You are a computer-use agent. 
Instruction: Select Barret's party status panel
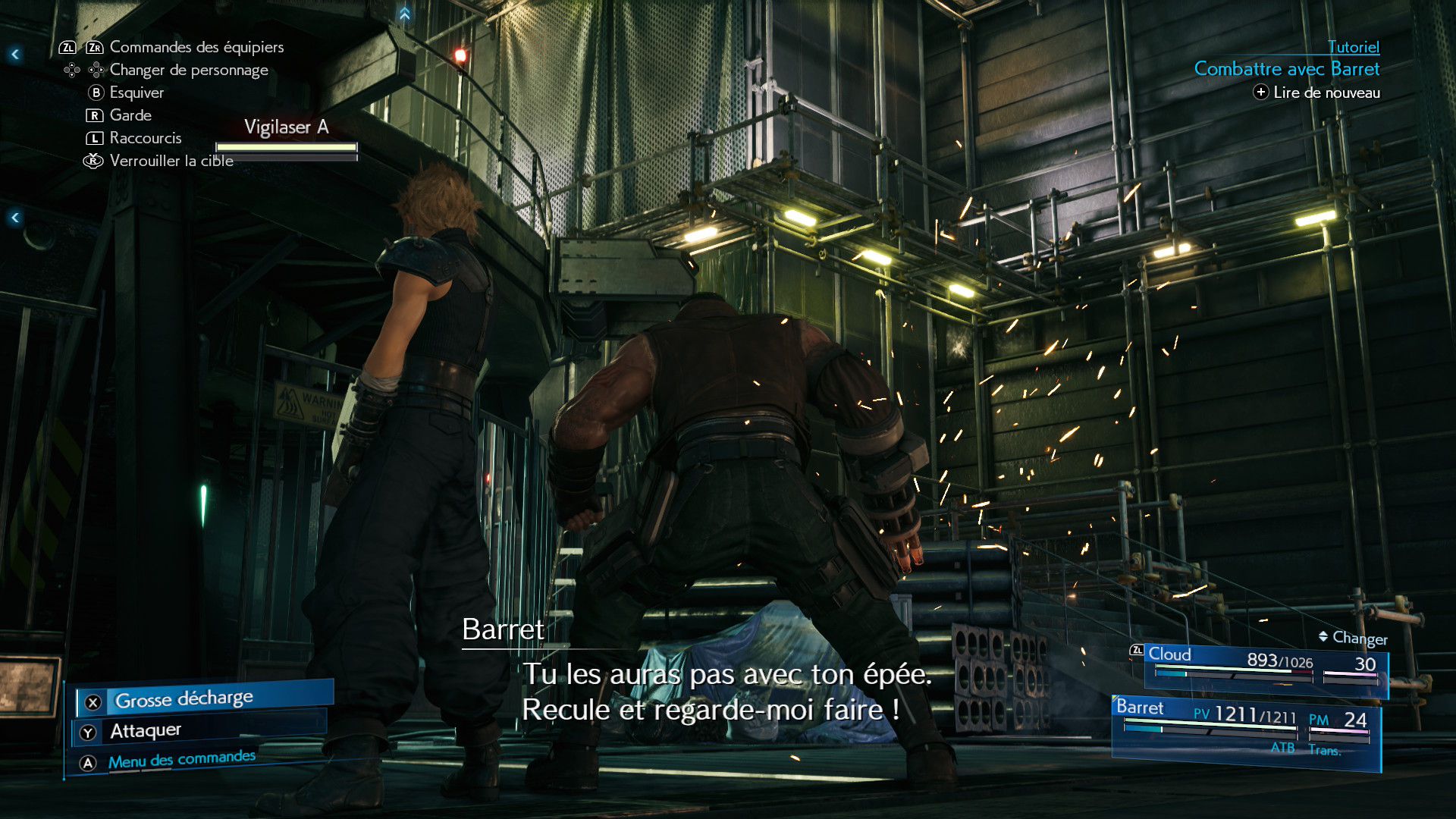(x=1245, y=730)
